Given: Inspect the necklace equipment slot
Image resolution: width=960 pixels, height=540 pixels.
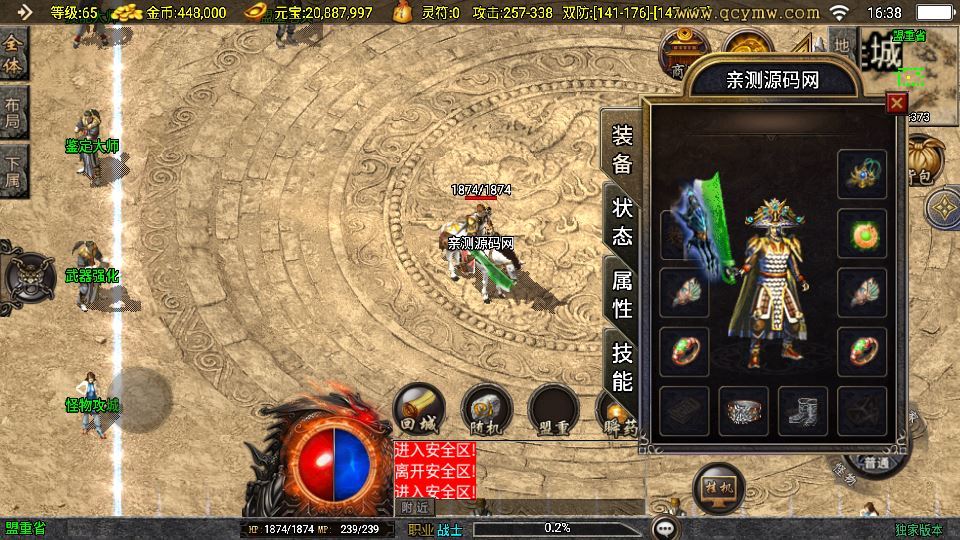Looking at the screenshot, I should point(862,175).
